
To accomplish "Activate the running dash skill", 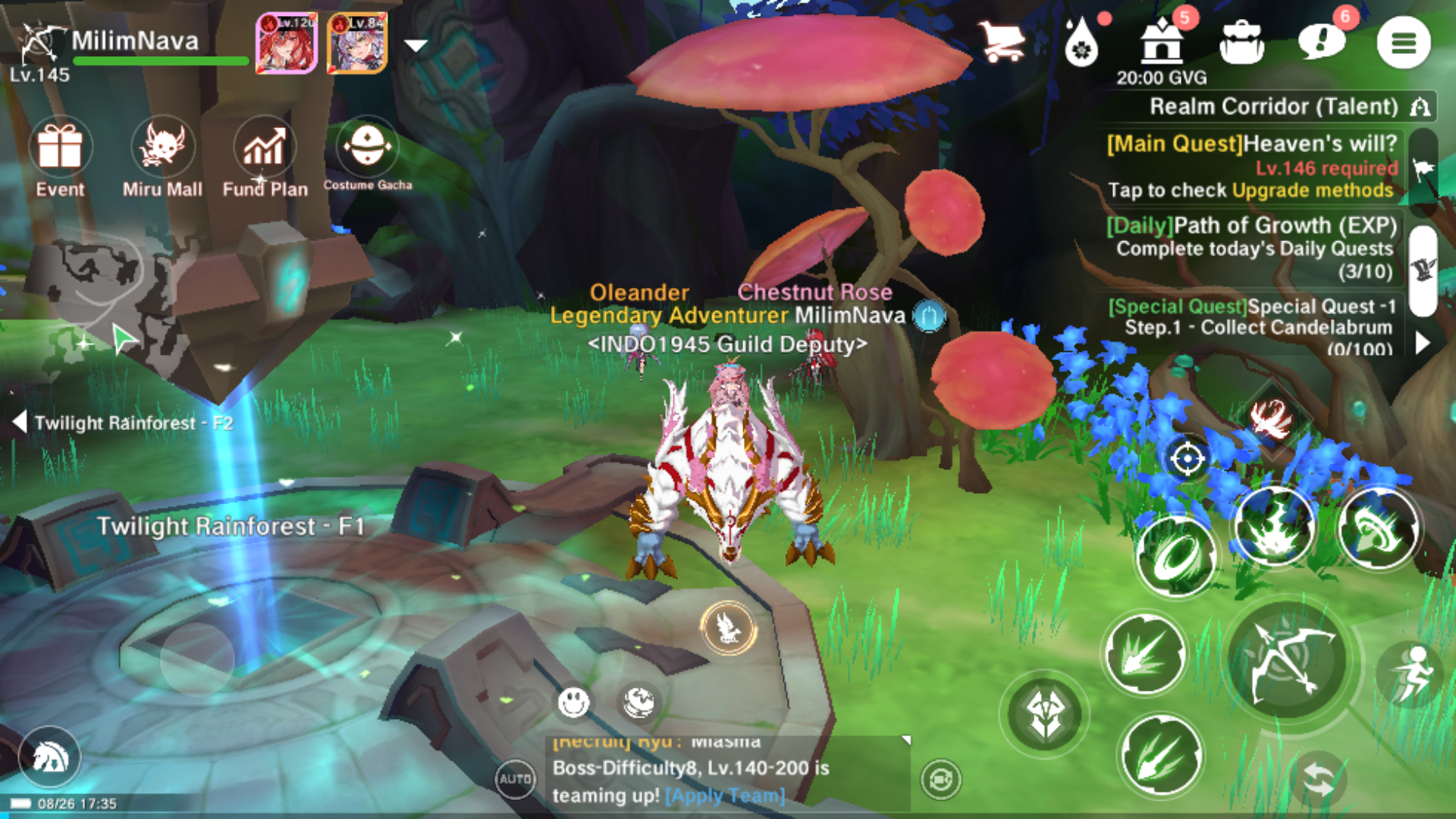I will coord(1413,672).
